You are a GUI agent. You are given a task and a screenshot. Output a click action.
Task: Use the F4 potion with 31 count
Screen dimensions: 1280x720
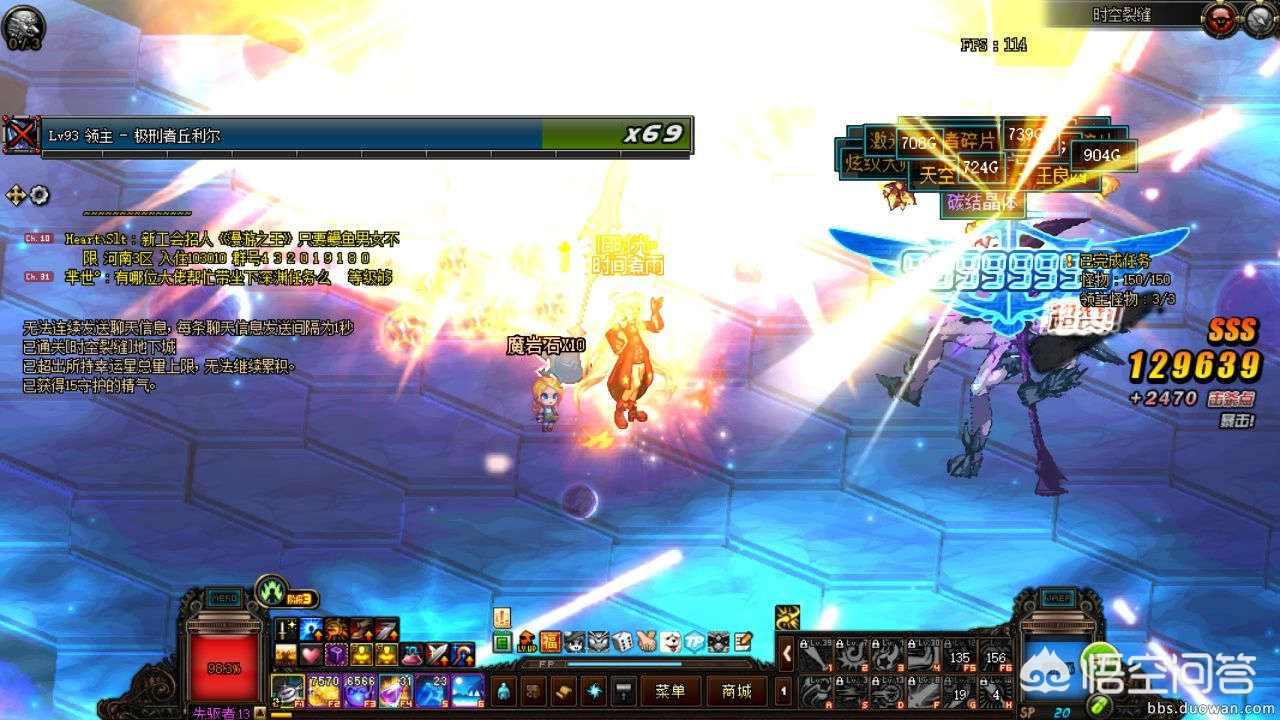coord(395,690)
